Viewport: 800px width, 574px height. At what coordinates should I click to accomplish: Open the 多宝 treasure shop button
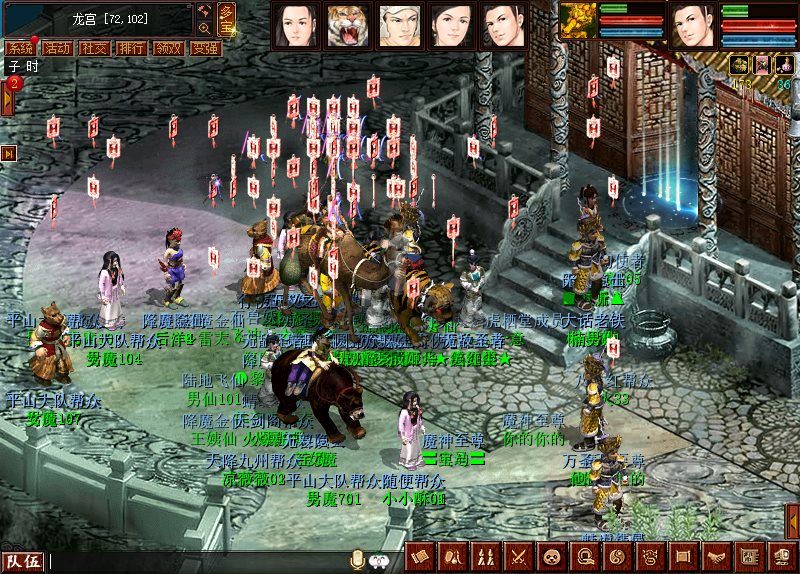[227, 18]
